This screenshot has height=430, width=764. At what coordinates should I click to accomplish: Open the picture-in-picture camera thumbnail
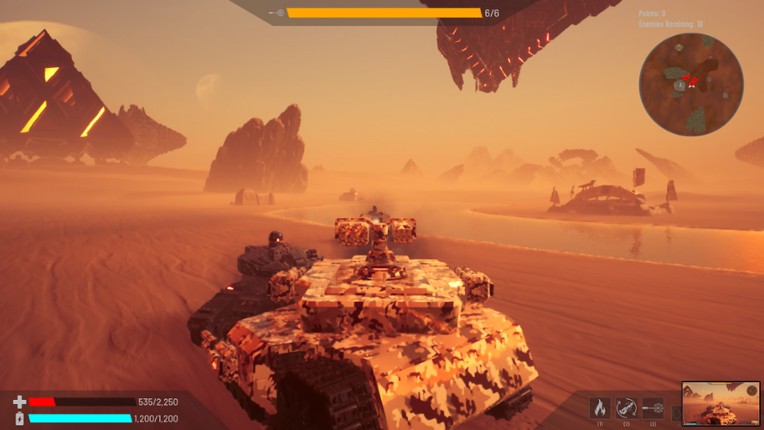point(720,403)
